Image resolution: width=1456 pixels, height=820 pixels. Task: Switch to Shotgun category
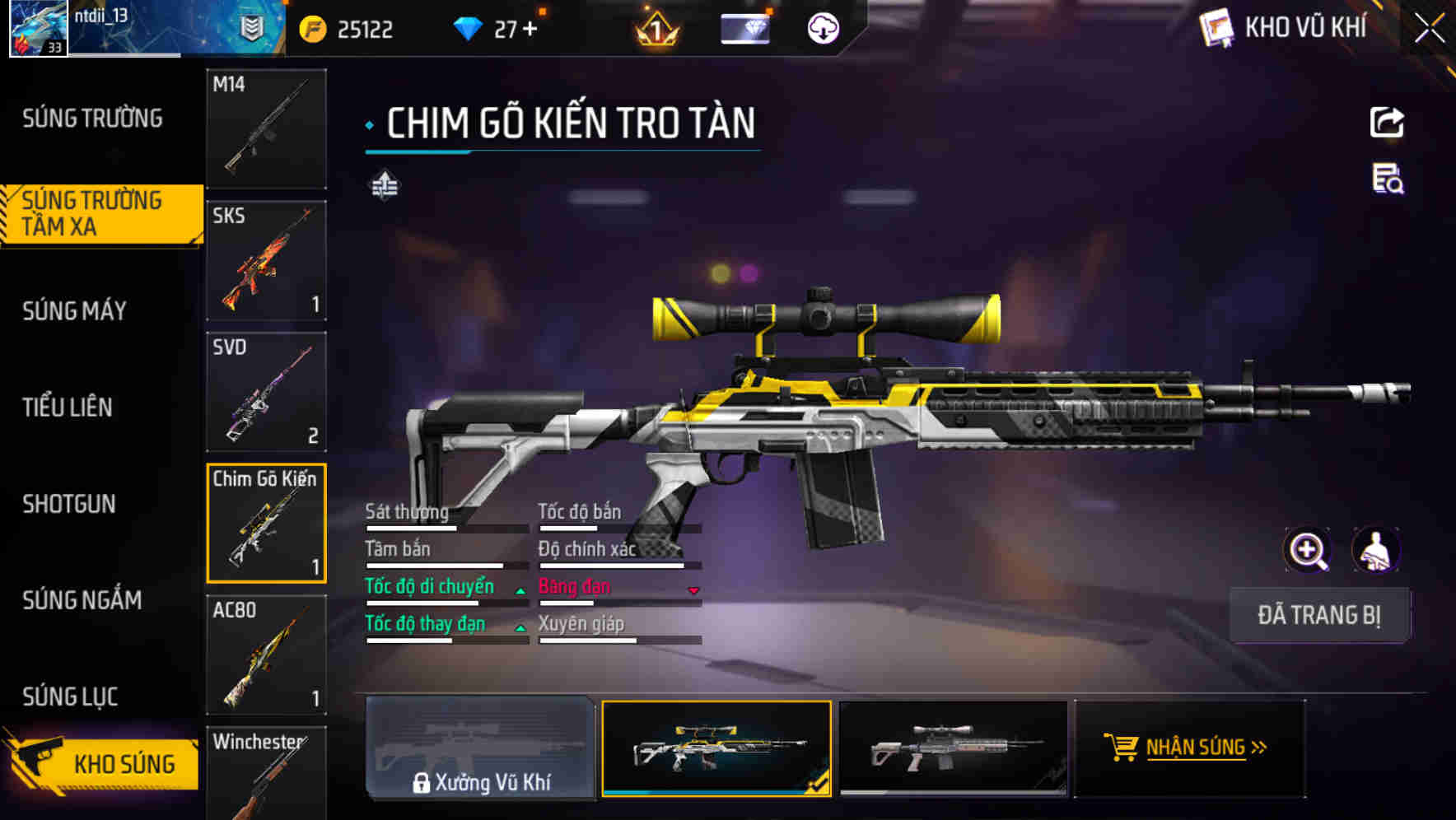[69, 504]
